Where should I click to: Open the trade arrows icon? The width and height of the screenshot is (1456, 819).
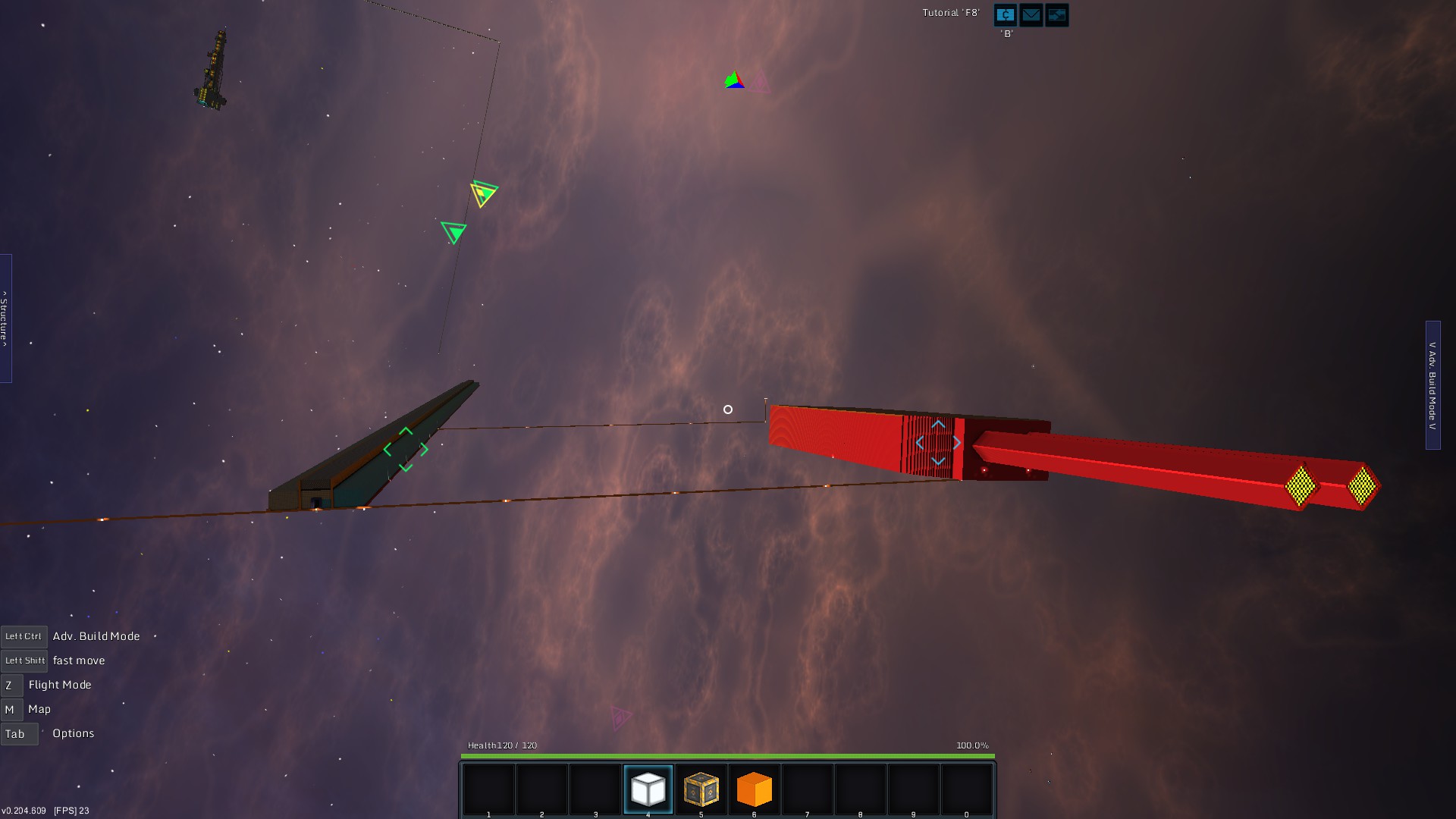[1057, 15]
